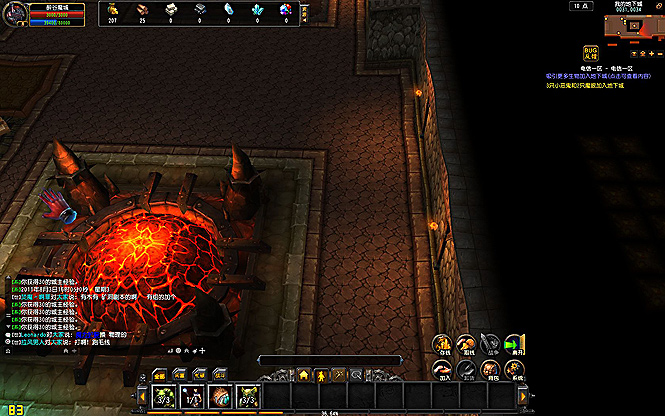Use the green goblin item in first slot
Screen dimensions: 665x416
coord(165,395)
